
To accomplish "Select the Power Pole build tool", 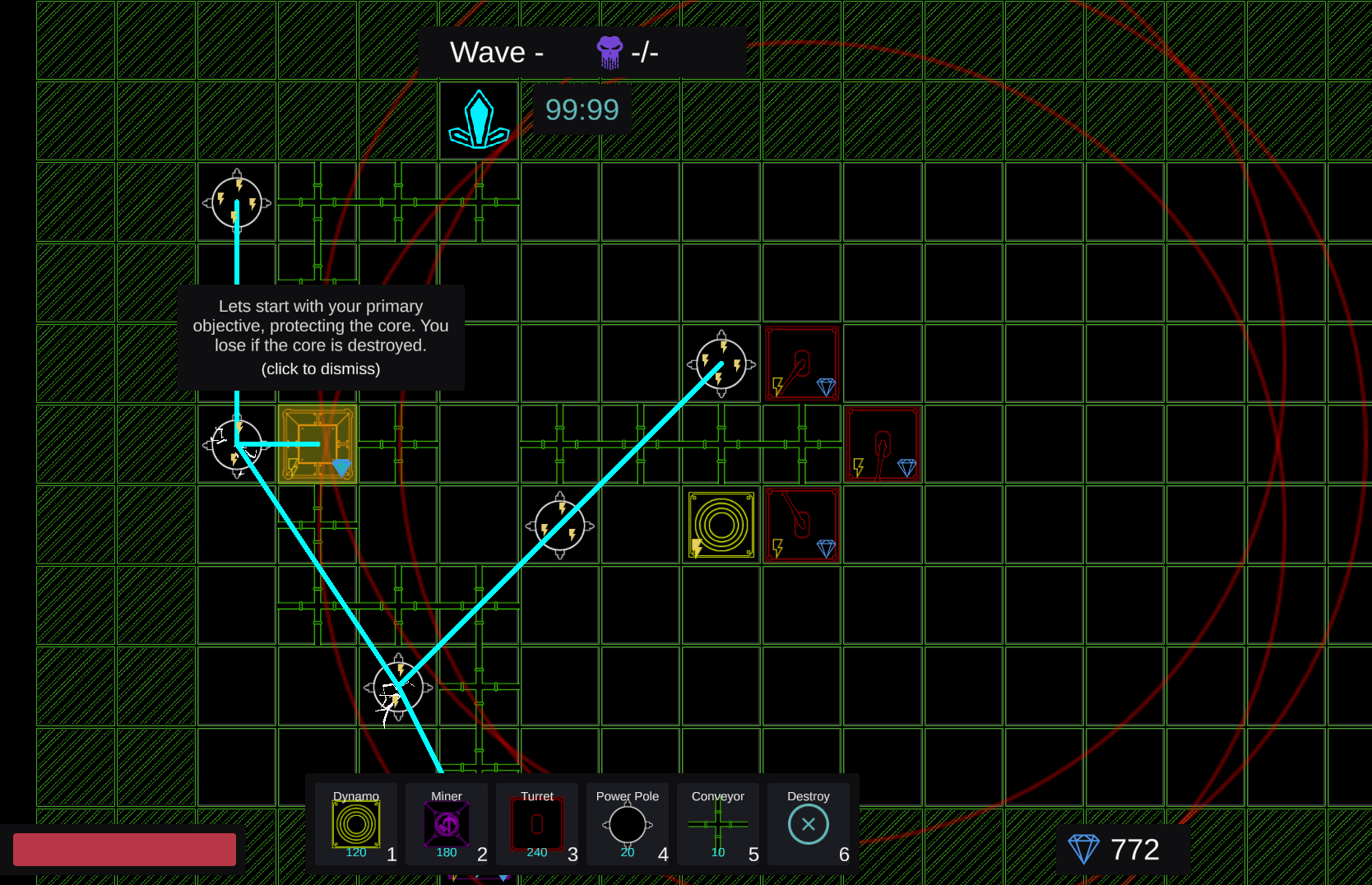I will (x=627, y=822).
